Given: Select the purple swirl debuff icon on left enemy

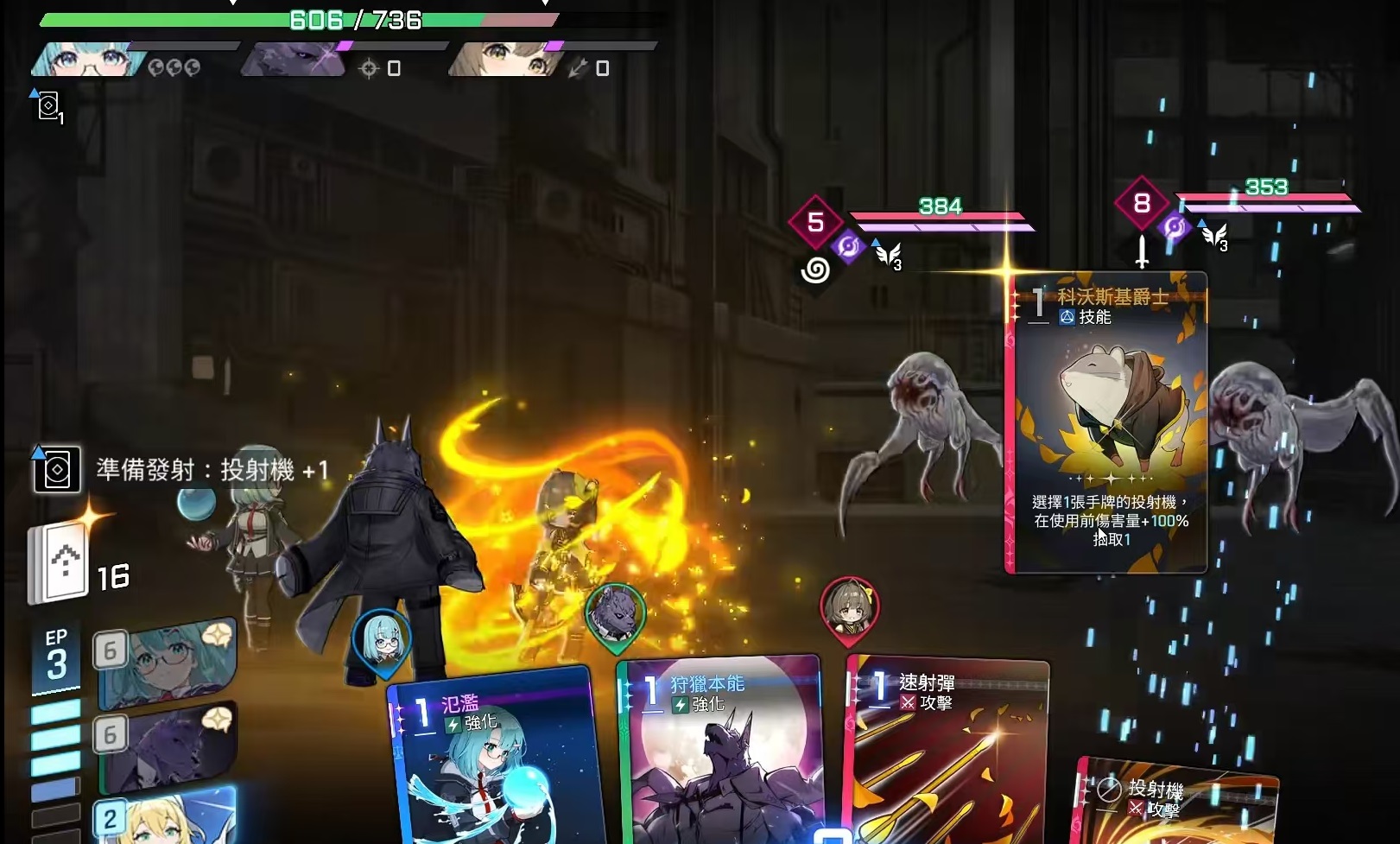Looking at the screenshot, I should (x=848, y=247).
